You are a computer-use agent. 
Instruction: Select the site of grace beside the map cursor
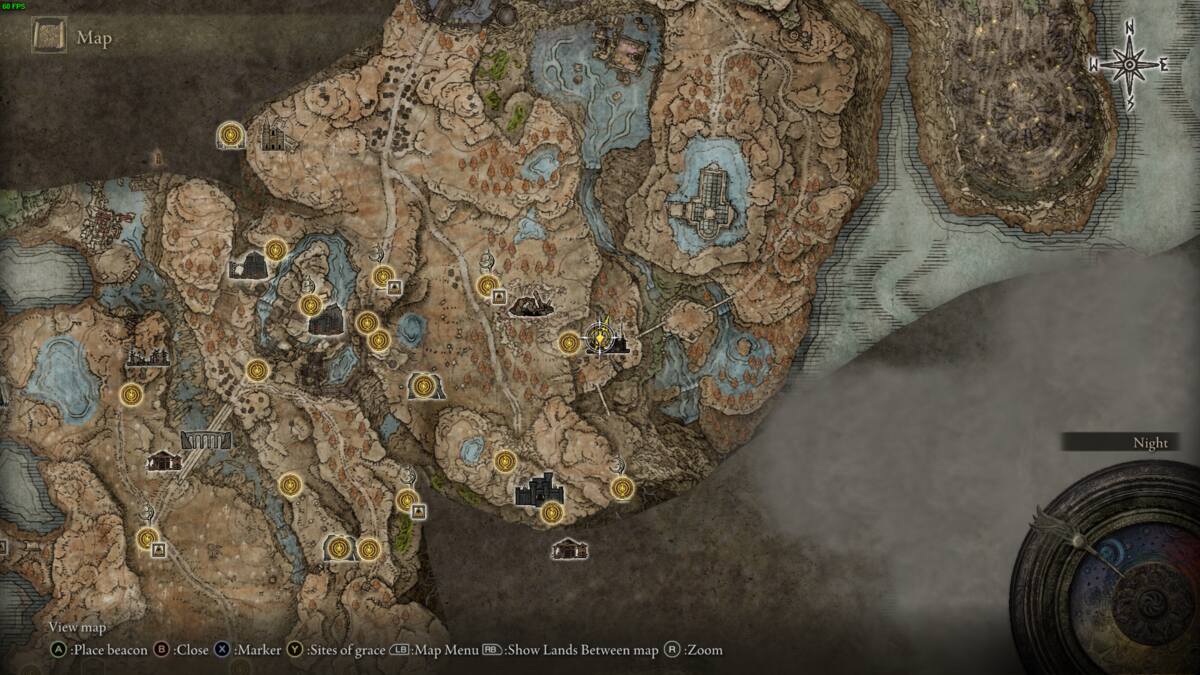coord(569,343)
